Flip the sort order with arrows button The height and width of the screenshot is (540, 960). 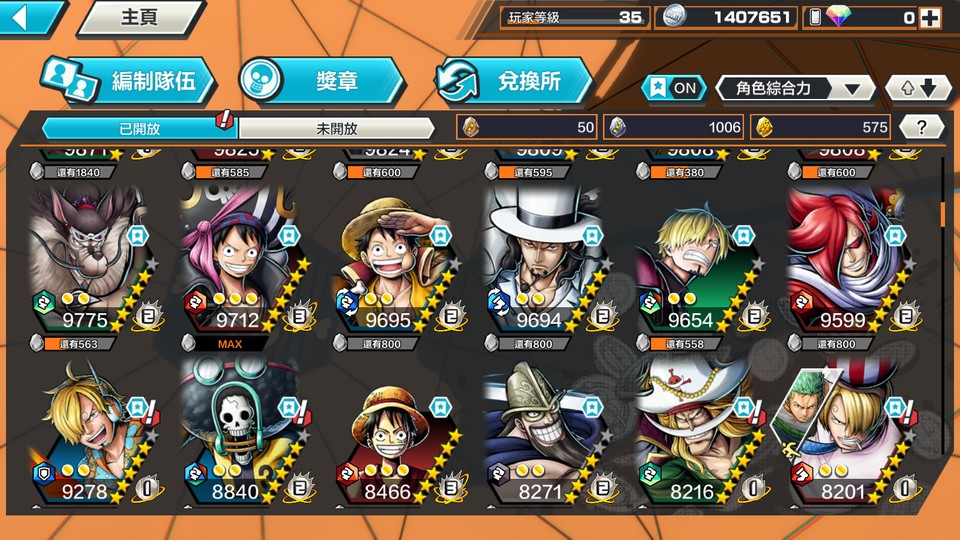point(919,88)
